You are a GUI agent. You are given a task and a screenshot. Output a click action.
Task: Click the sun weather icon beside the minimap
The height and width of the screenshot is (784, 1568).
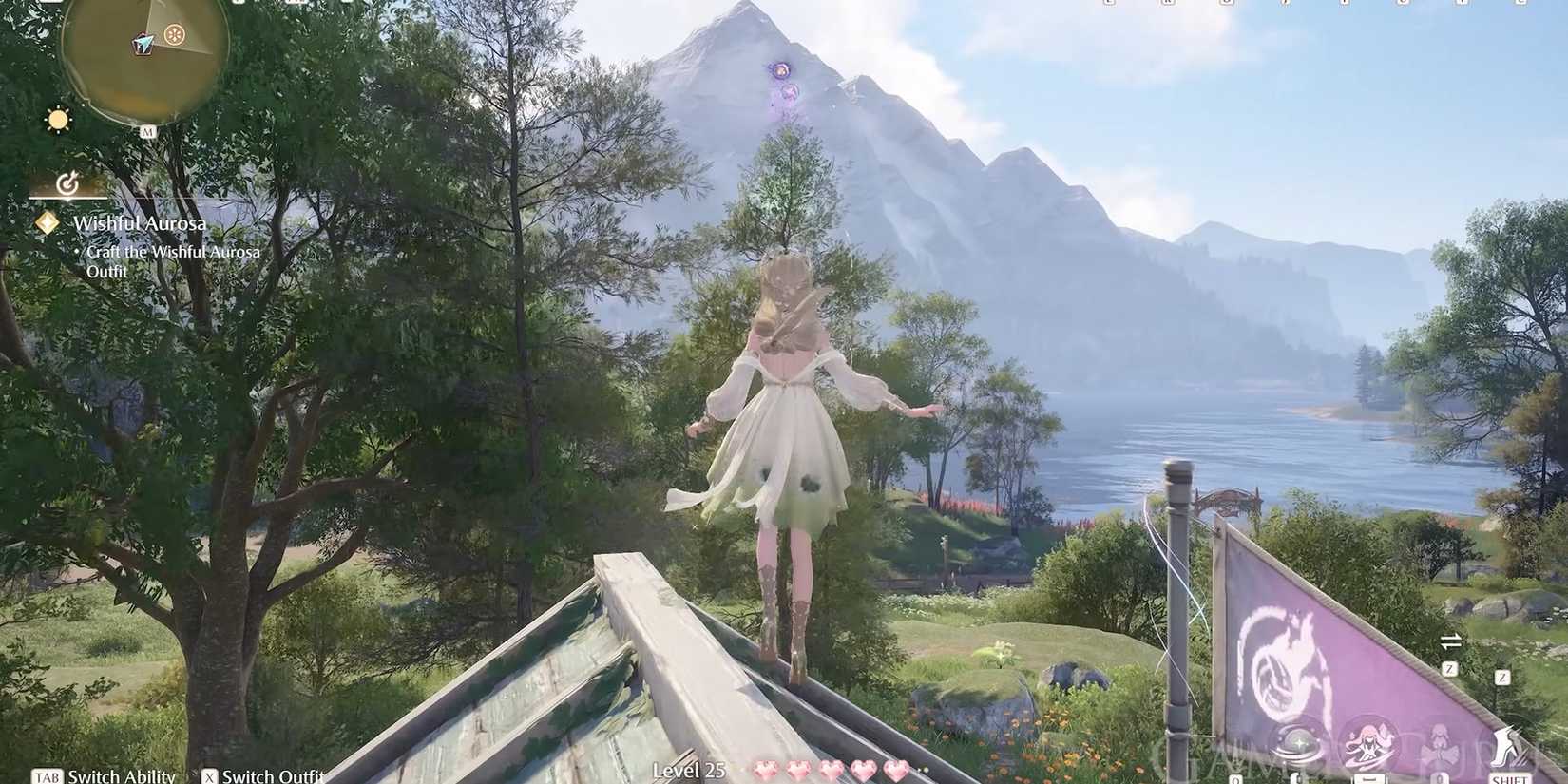point(57,121)
